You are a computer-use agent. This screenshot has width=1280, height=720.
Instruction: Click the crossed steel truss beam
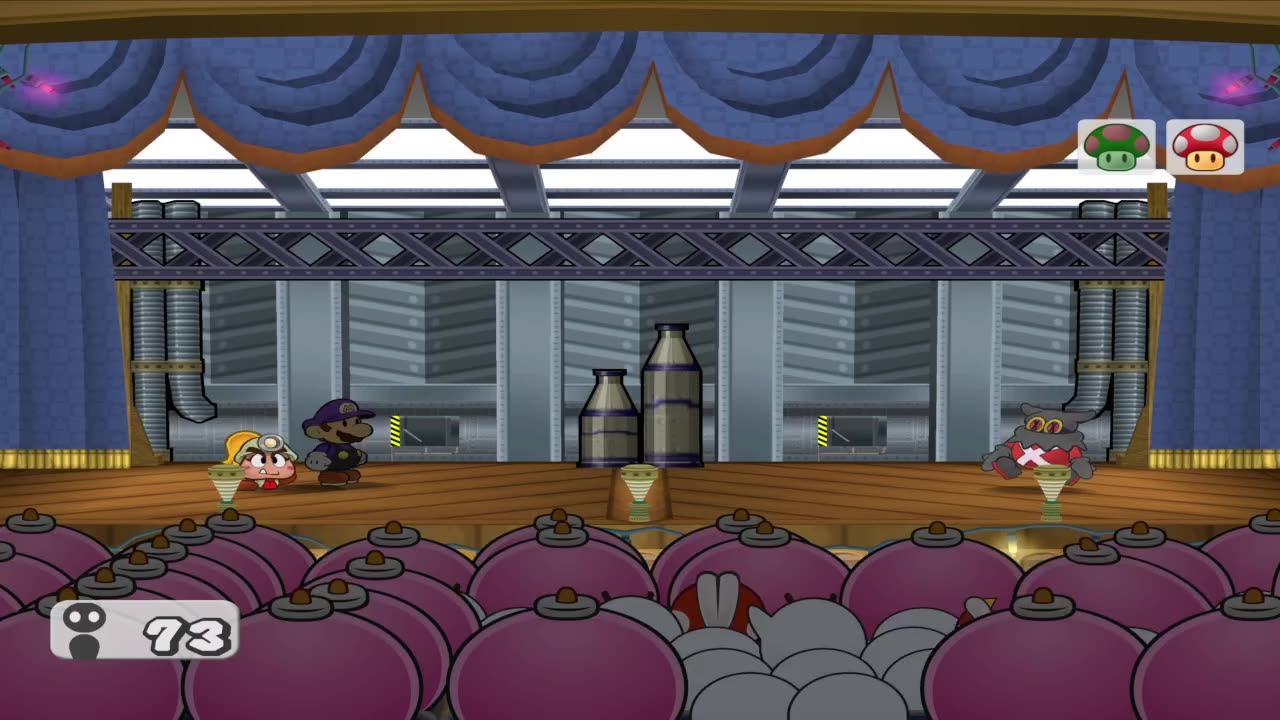(x=640, y=248)
